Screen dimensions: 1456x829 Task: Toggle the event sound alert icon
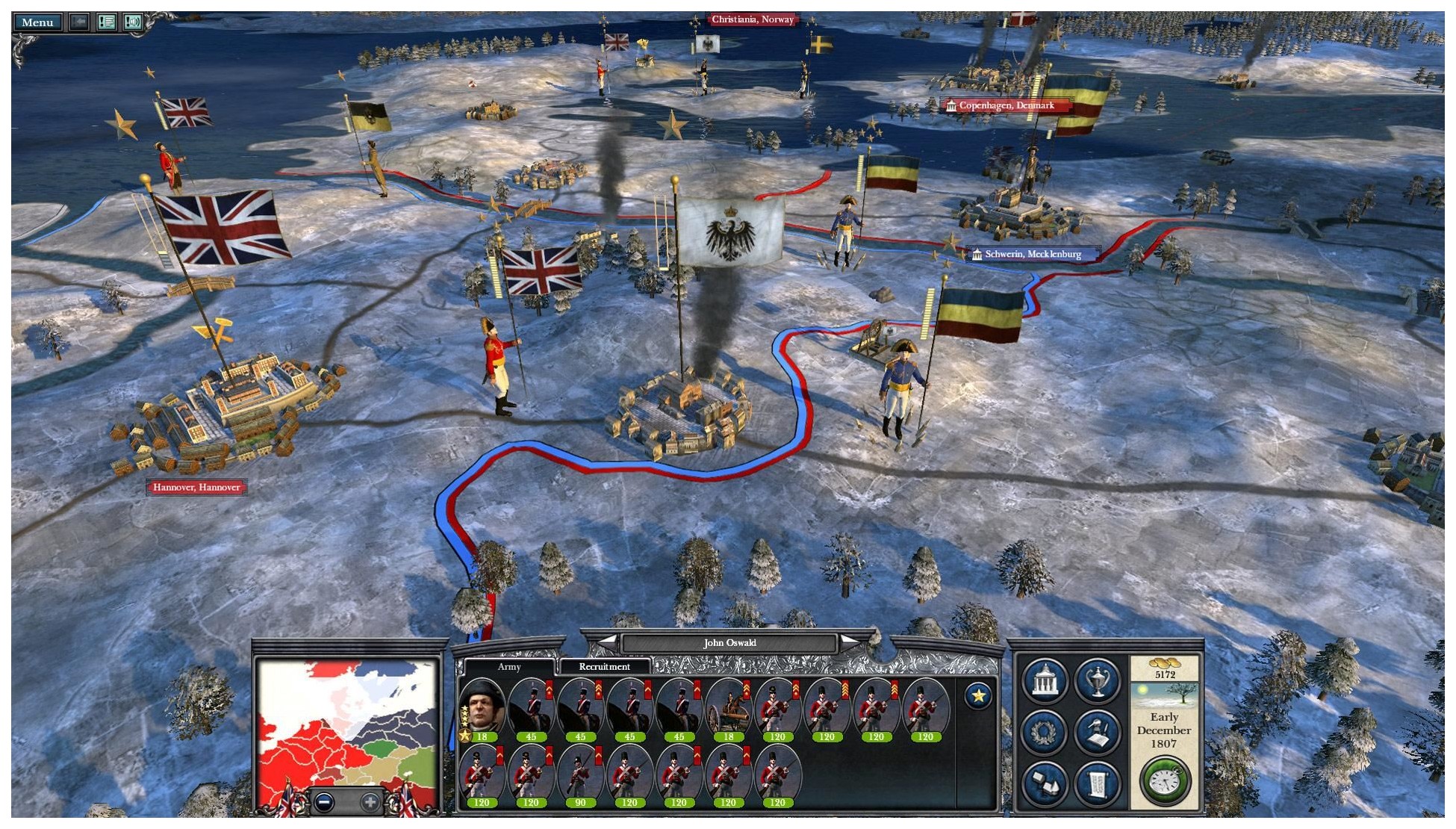coord(133,22)
